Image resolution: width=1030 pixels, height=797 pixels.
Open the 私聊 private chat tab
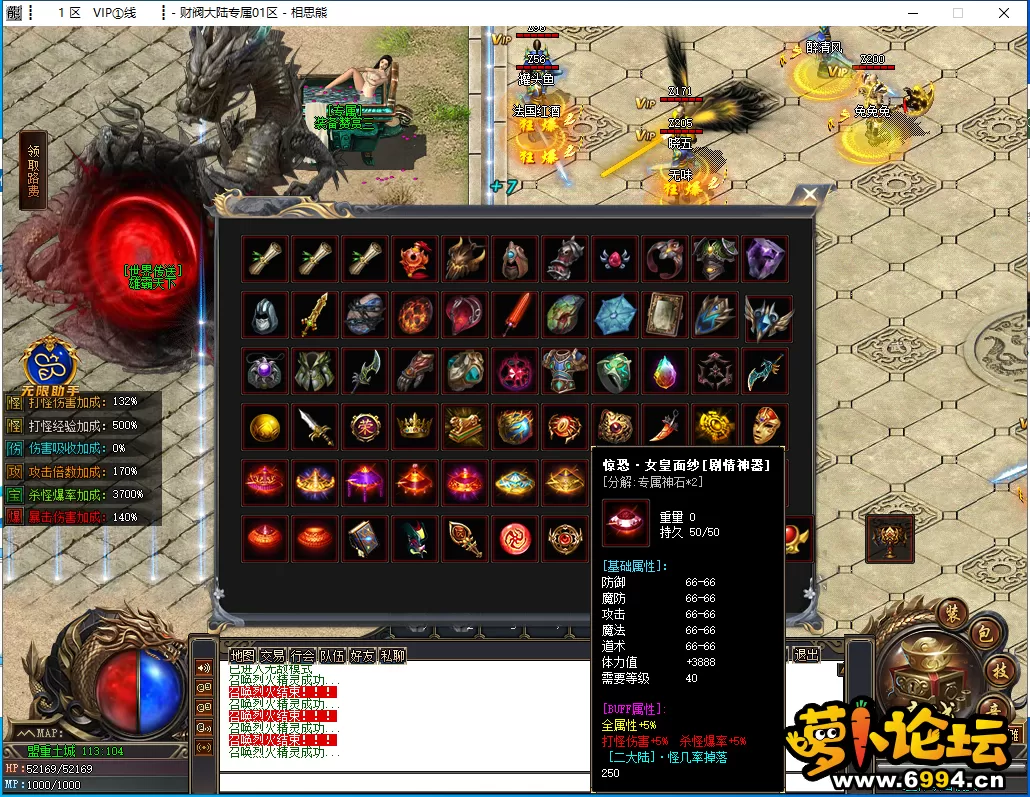pyautogui.click(x=392, y=656)
